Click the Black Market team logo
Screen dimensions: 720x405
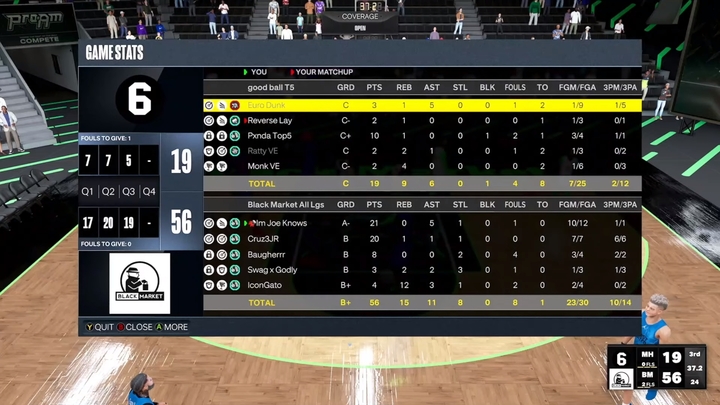pyautogui.click(x=139, y=283)
